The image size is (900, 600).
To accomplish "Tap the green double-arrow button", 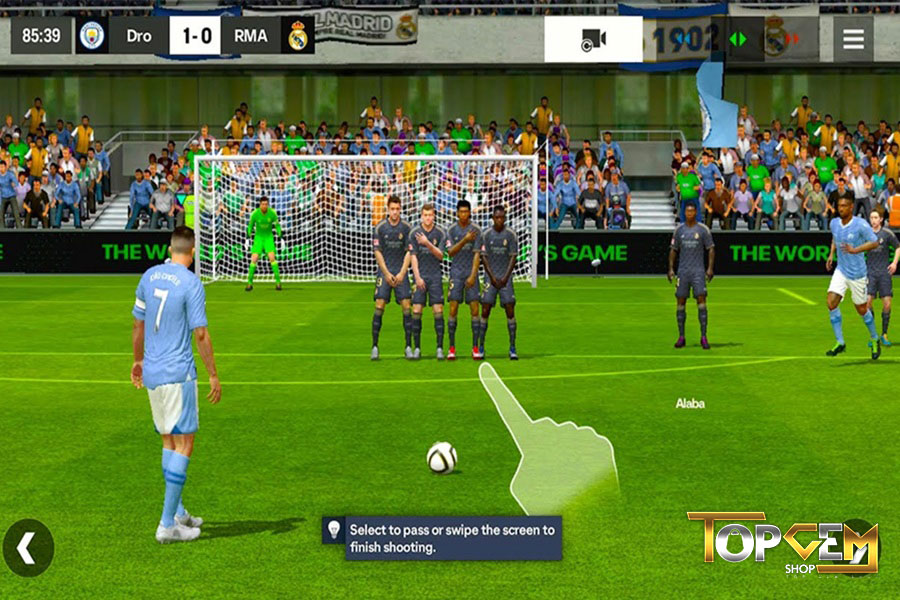I will tap(738, 39).
